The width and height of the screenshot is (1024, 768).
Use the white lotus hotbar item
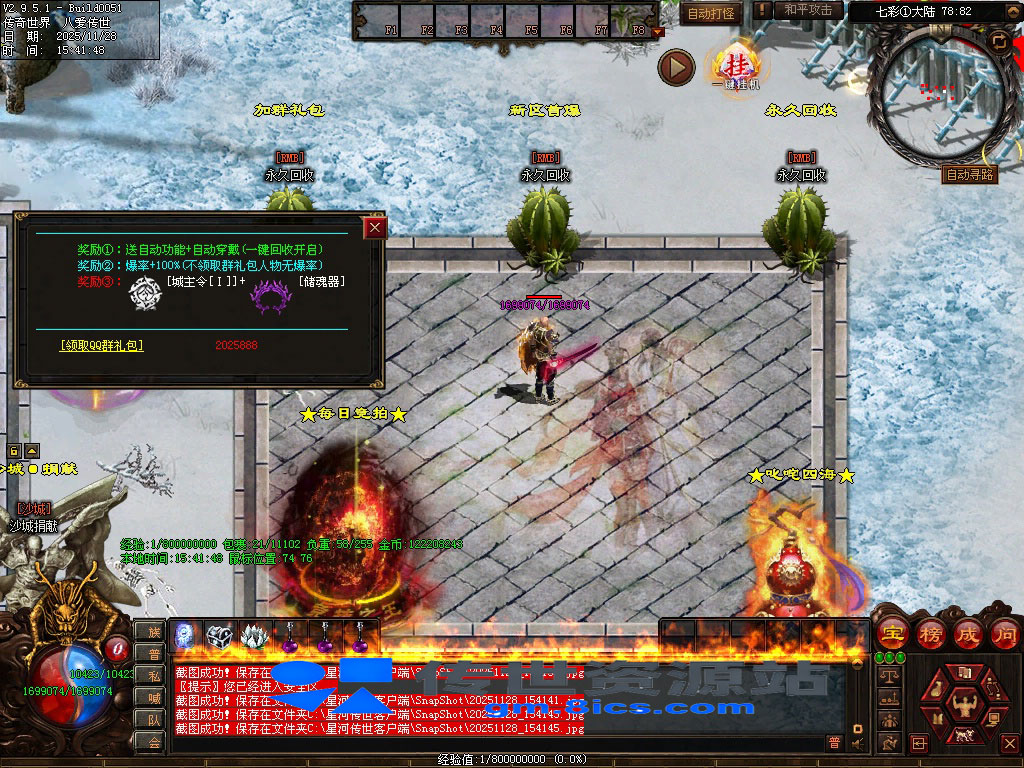tap(253, 635)
